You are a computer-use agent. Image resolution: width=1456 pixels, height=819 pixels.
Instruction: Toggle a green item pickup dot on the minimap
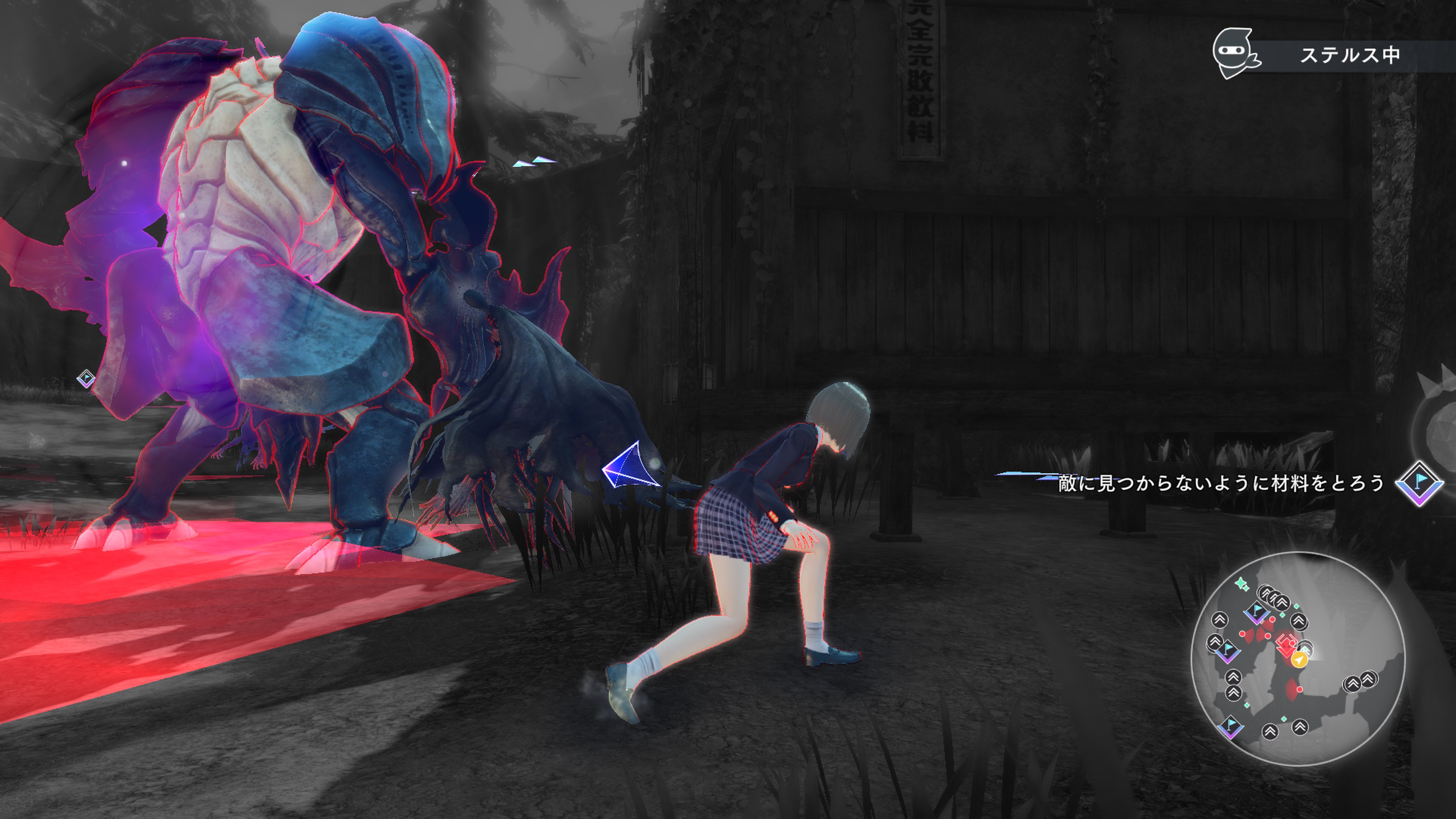[1297, 606]
